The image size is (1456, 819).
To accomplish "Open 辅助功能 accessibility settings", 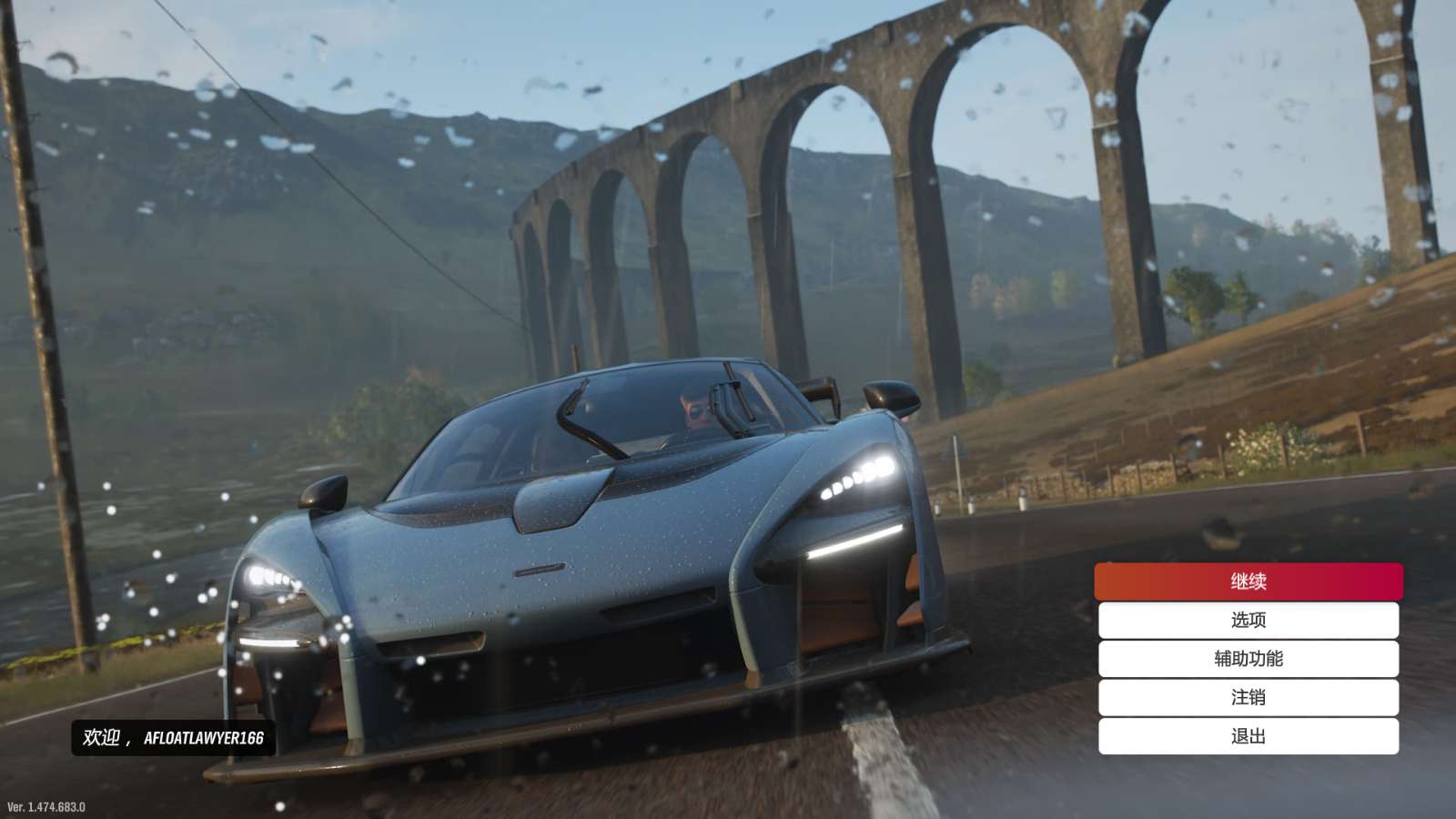I will click(x=1248, y=659).
